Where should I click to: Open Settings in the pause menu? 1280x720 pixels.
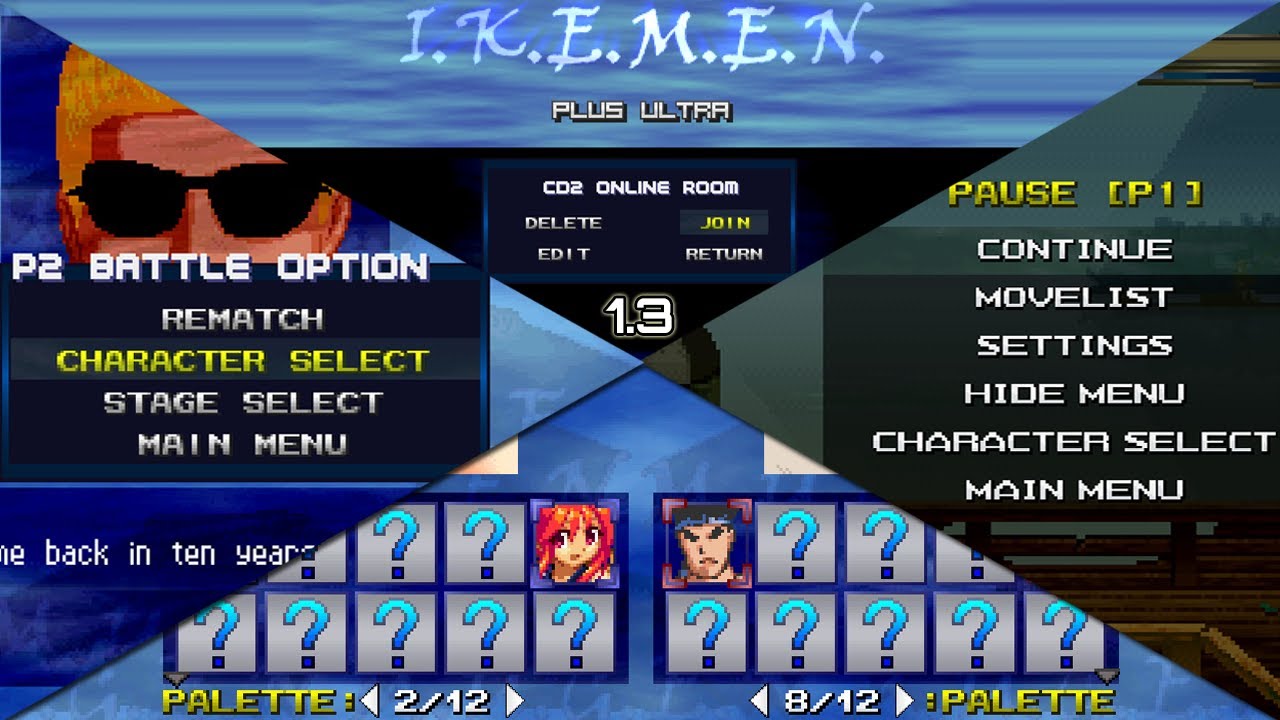point(1074,345)
